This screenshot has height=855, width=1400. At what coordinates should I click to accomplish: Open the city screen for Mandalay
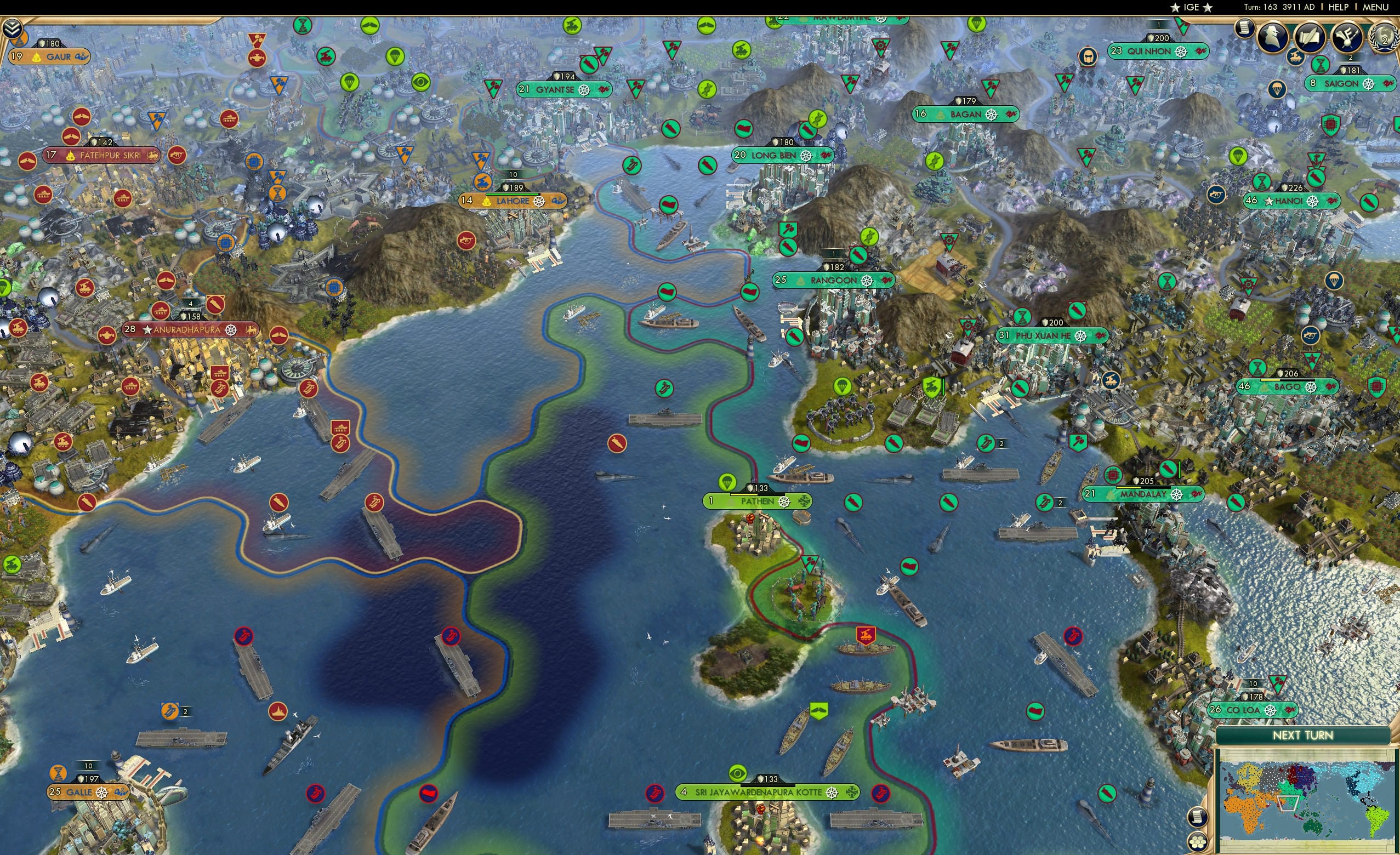(1142, 495)
